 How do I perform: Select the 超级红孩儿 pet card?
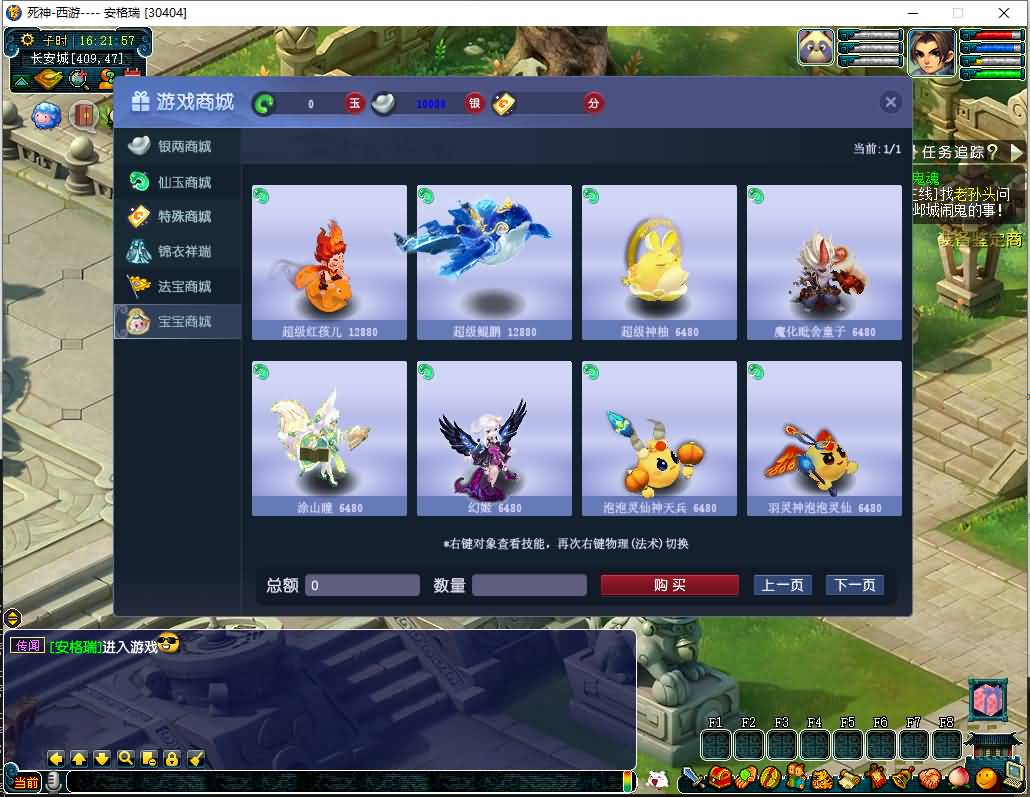(329, 262)
